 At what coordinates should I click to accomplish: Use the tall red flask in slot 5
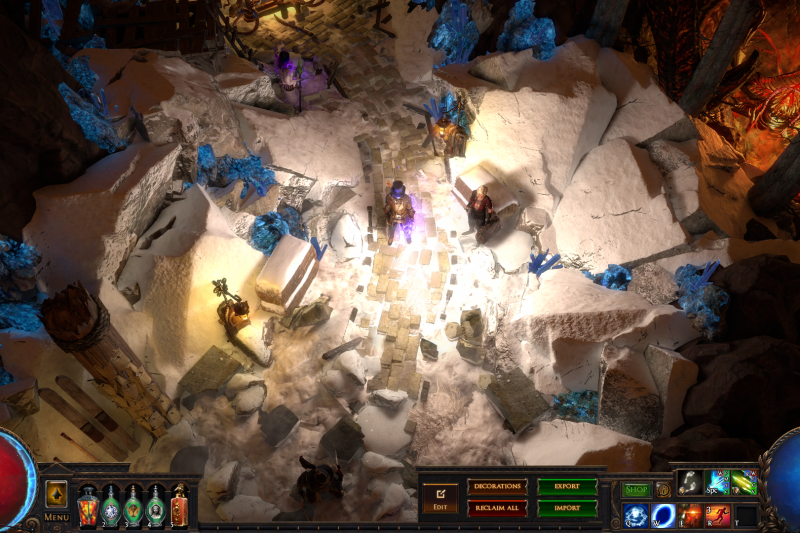pyautogui.click(x=179, y=505)
